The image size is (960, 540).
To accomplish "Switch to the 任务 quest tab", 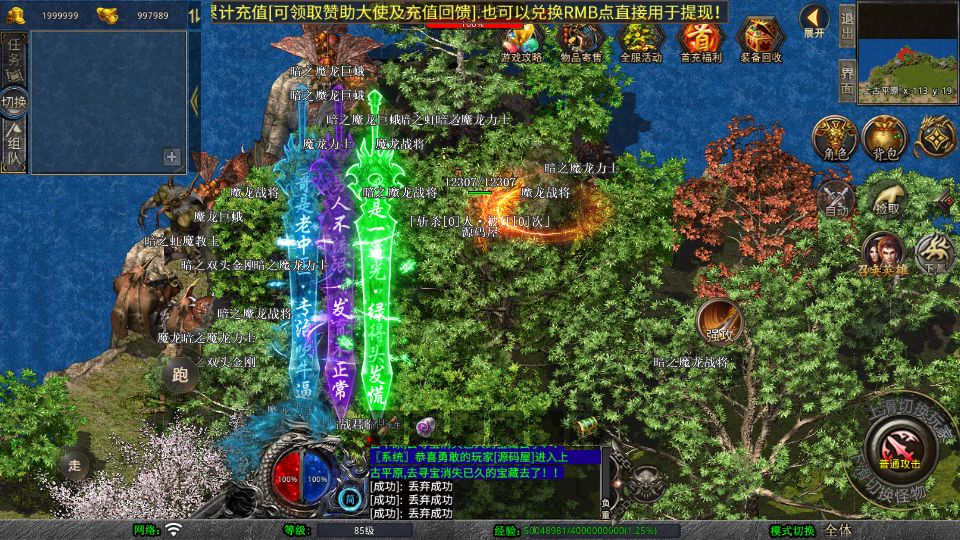I will click(x=14, y=58).
